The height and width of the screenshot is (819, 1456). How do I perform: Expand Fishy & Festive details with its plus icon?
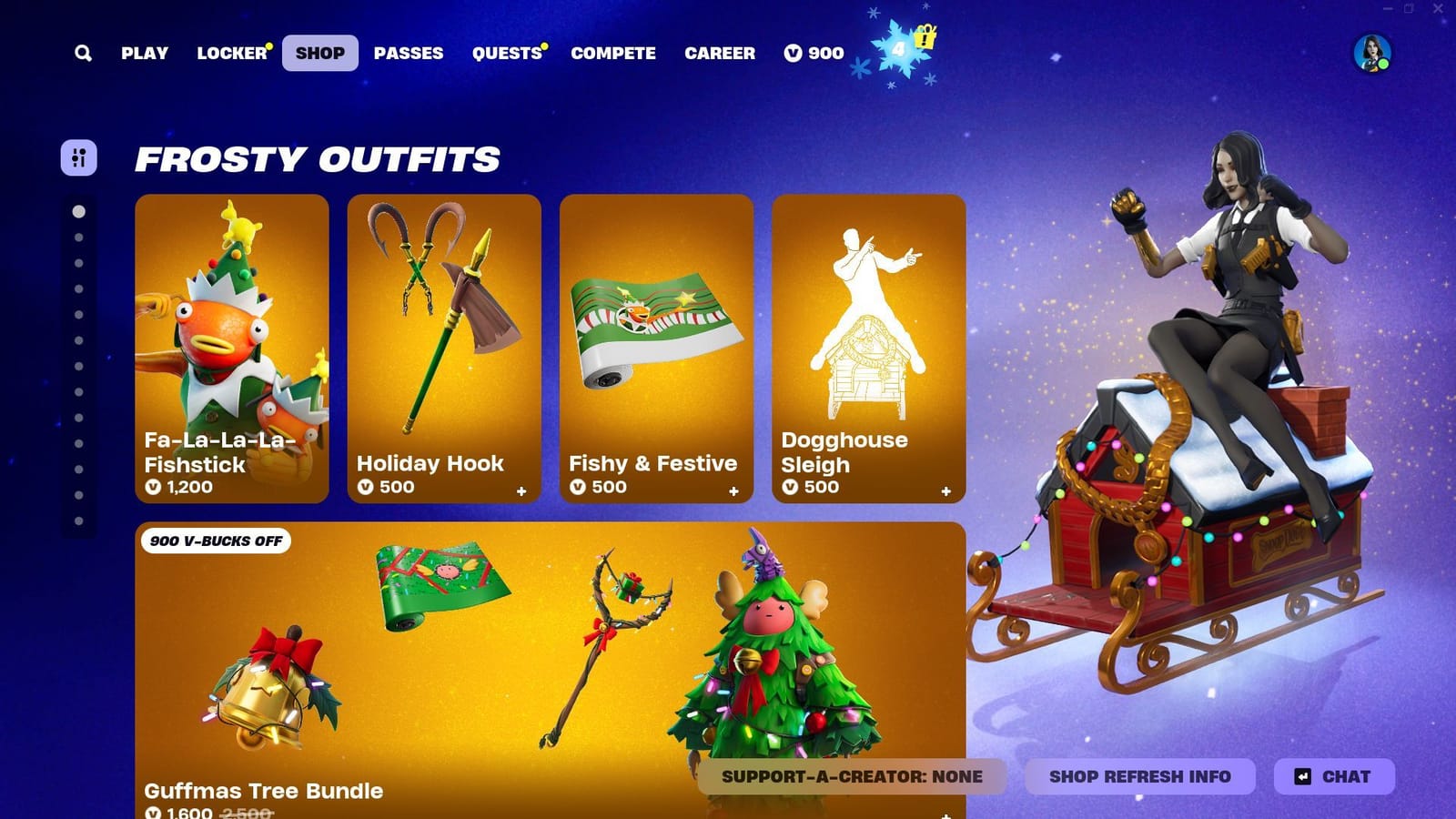pyautogui.click(x=733, y=490)
